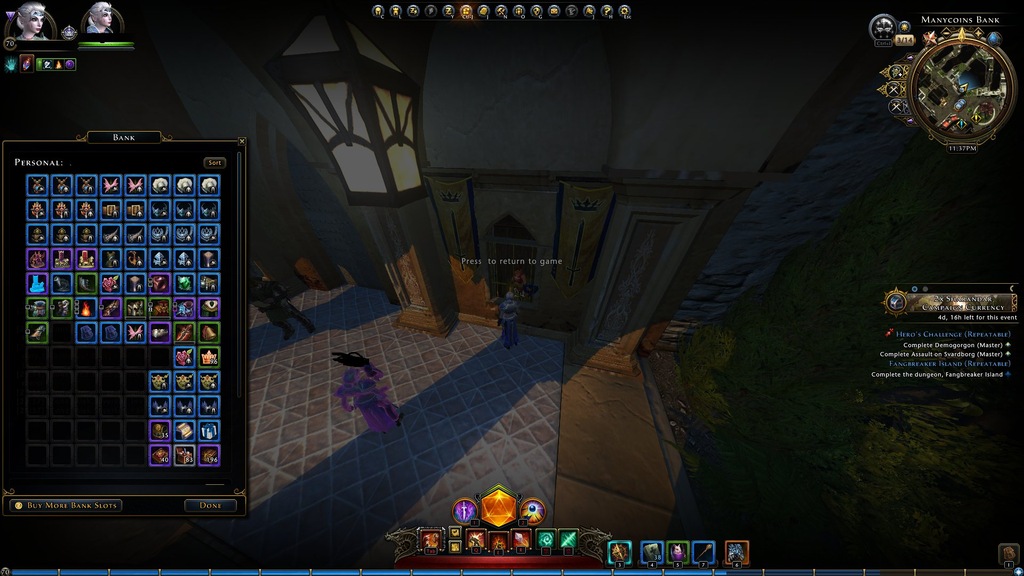Viewport: 1024px width, 576px height.
Task: Click the player character portrait
Action: (30, 20)
